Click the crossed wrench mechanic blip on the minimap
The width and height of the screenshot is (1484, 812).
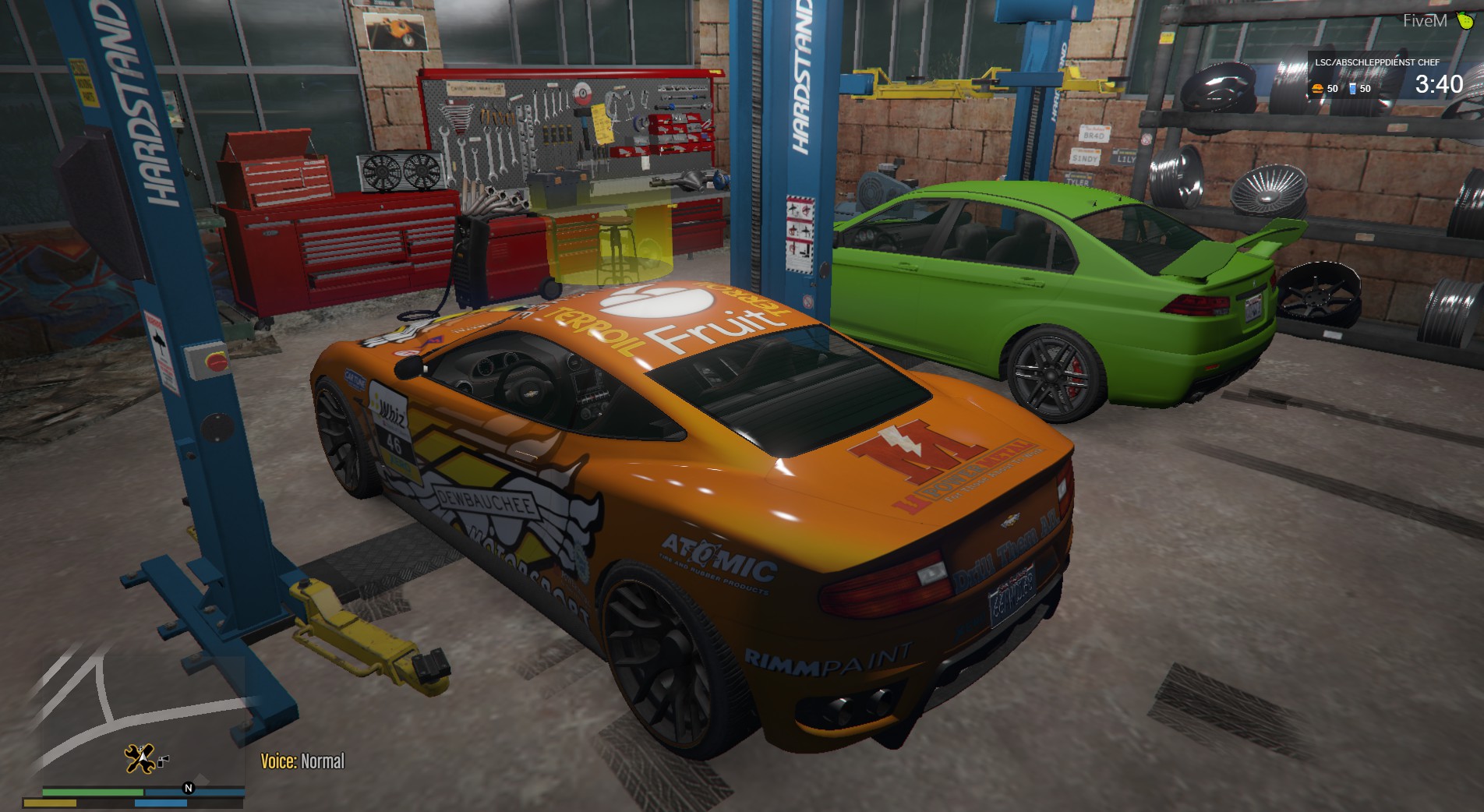pyautogui.click(x=140, y=758)
